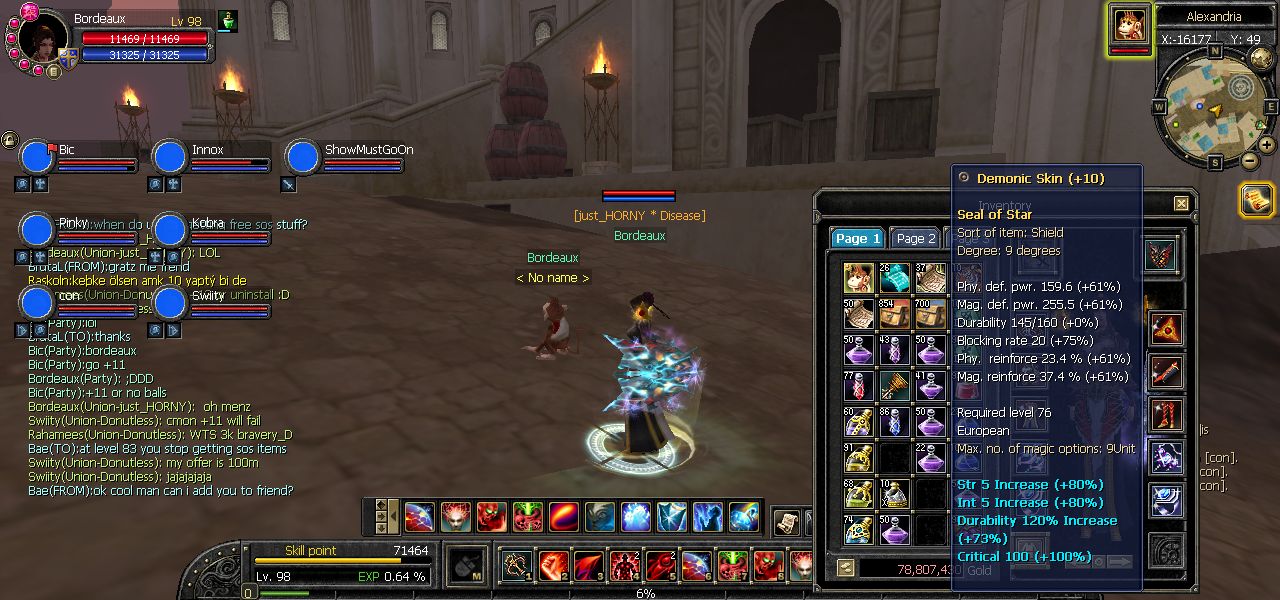Close the Inventory window
1280x600 pixels.
(1181, 204)
